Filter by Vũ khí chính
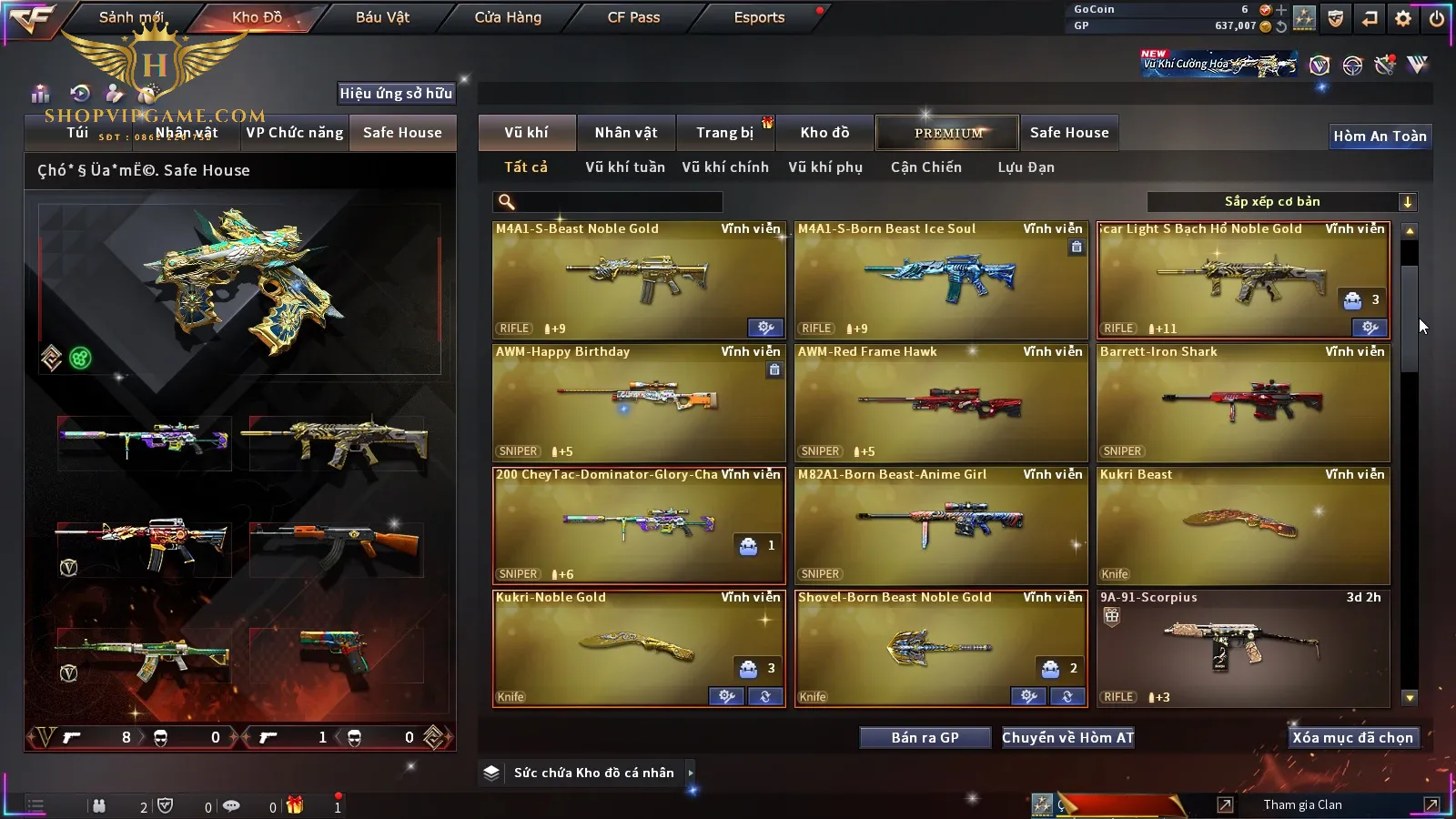Screen dimensions: 1456x819 click(x=724, y=167)
